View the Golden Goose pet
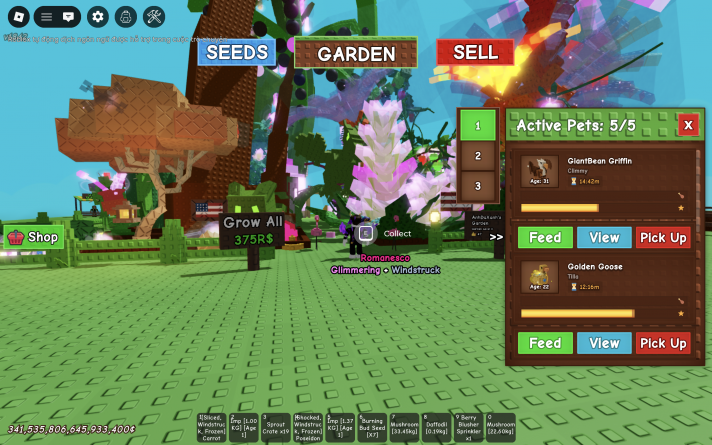 pyautogui.click(x=604, y=343)
